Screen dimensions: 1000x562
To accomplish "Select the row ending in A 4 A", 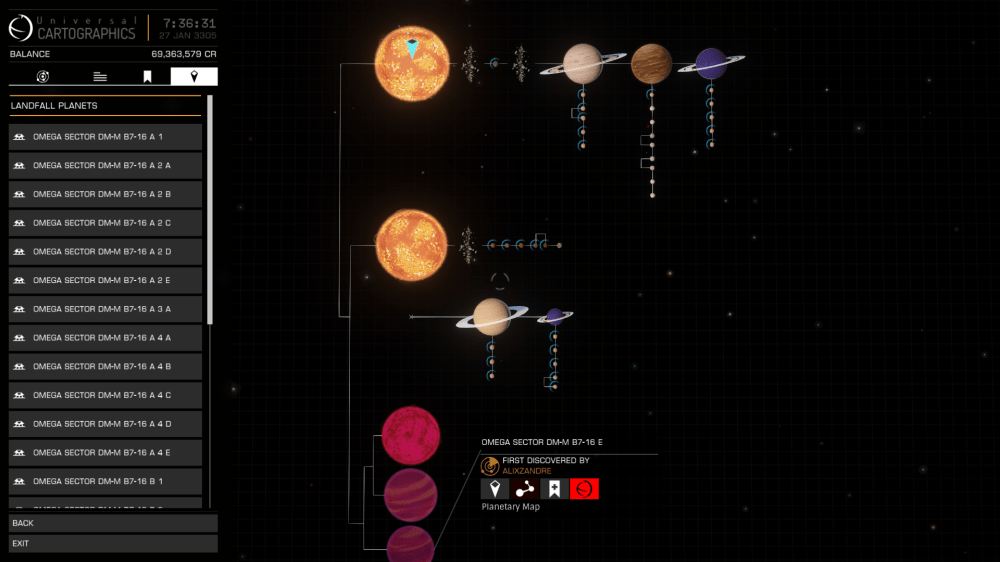I will pos(105,338).
